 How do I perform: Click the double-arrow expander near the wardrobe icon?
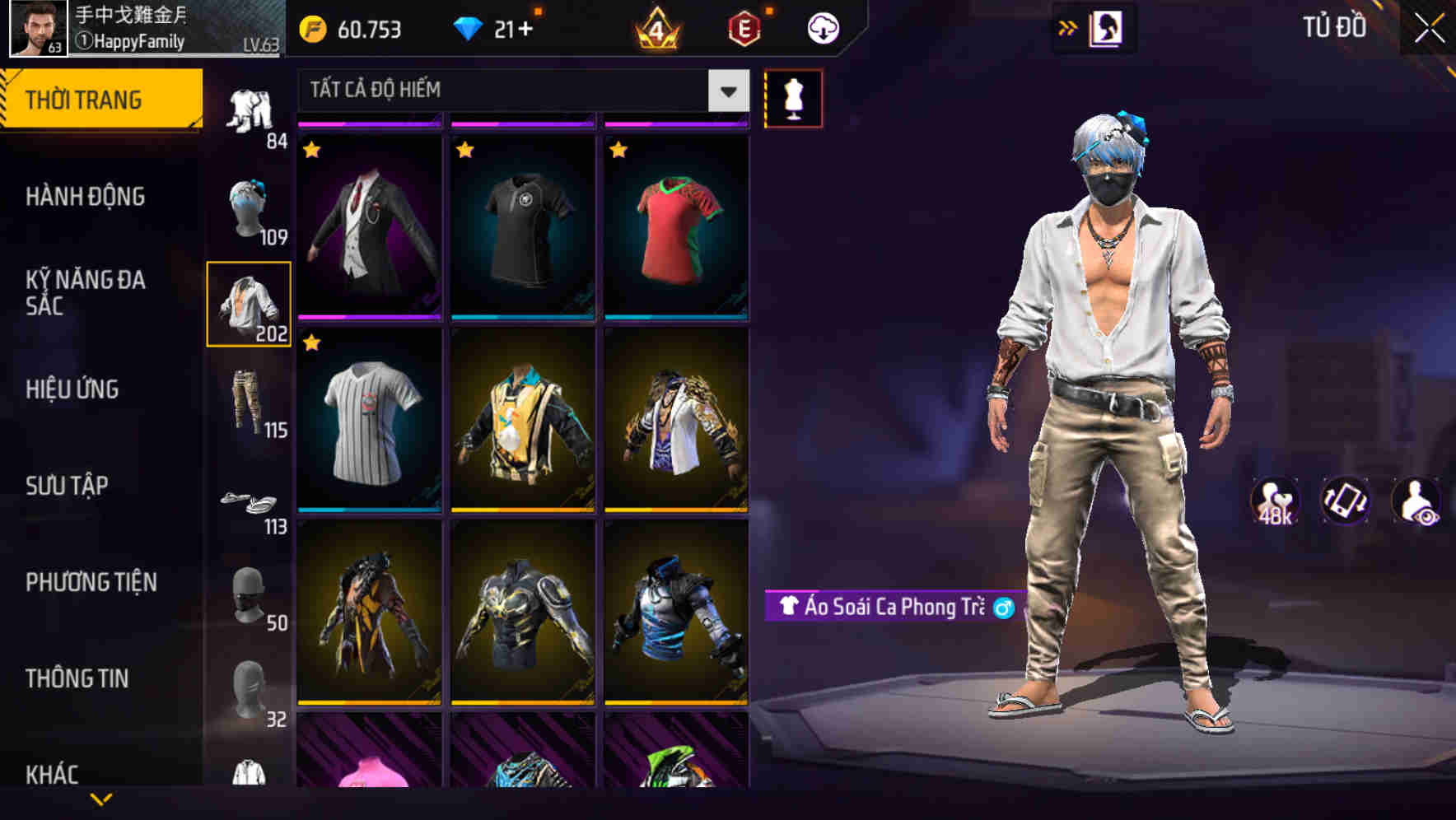coord(1068,27)
